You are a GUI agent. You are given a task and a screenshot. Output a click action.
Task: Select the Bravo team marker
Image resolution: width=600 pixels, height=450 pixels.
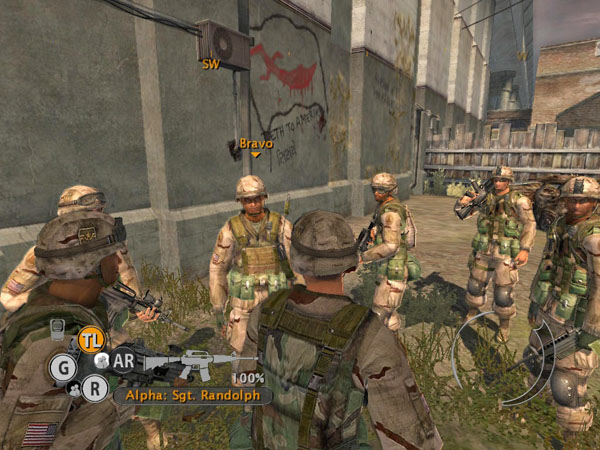click(x=256, y=146)
